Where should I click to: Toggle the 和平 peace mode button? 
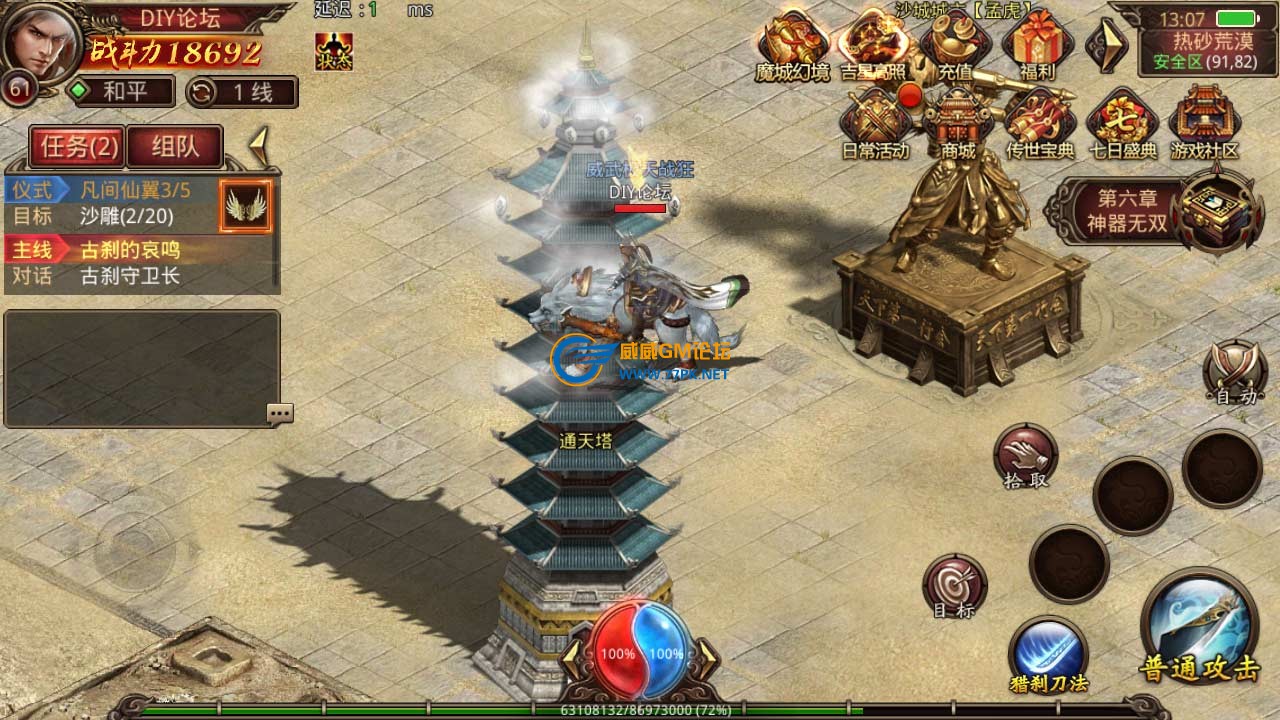(x=121, y=93)
